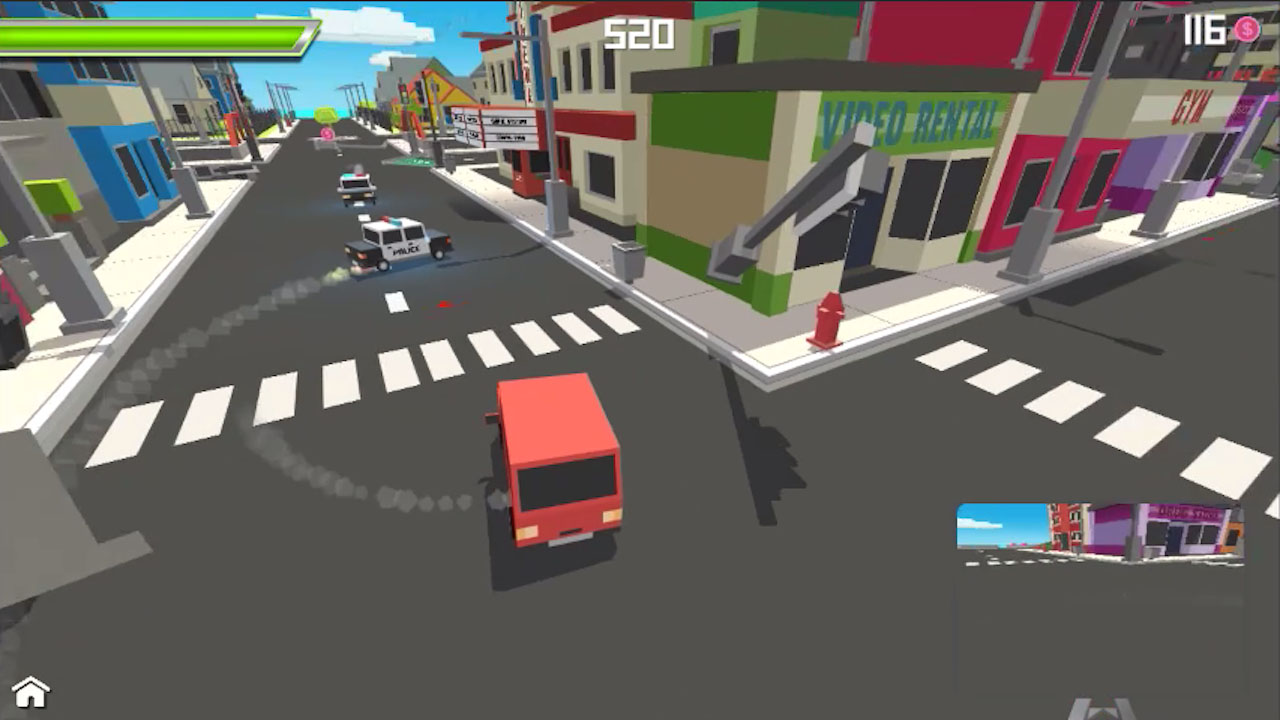The width and height of the screenshot is (1280, 720).
Task: Click the score counter showing 520
Action: click(641, 35)
